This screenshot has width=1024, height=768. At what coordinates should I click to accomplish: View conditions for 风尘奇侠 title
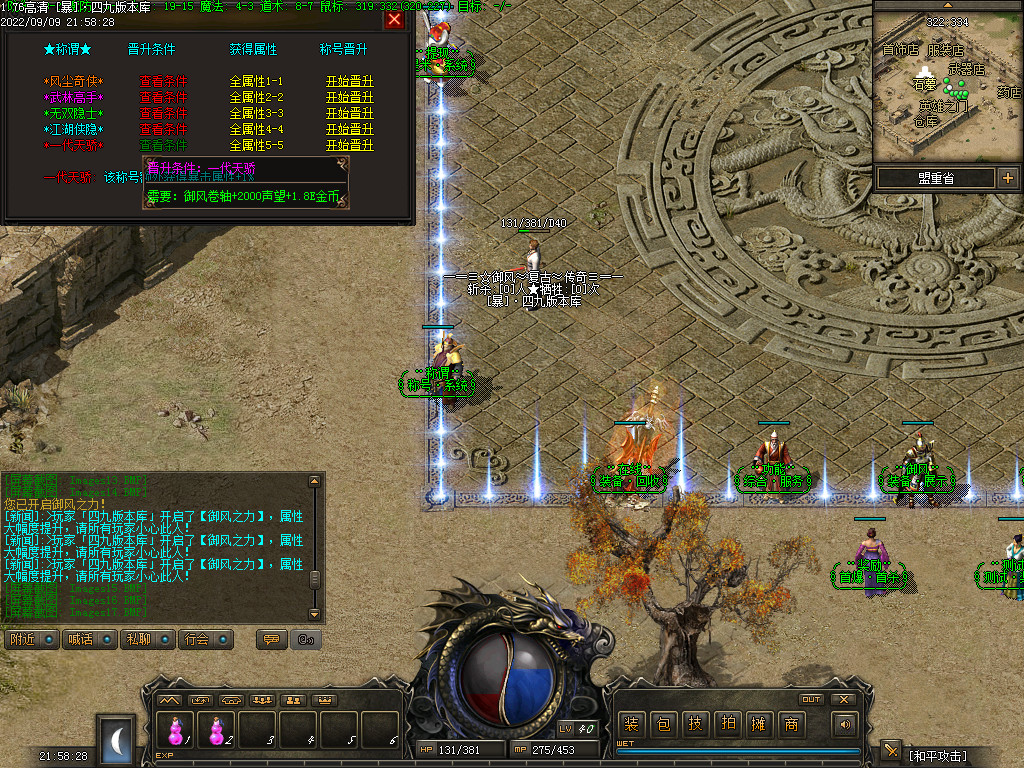click(163, 82)
